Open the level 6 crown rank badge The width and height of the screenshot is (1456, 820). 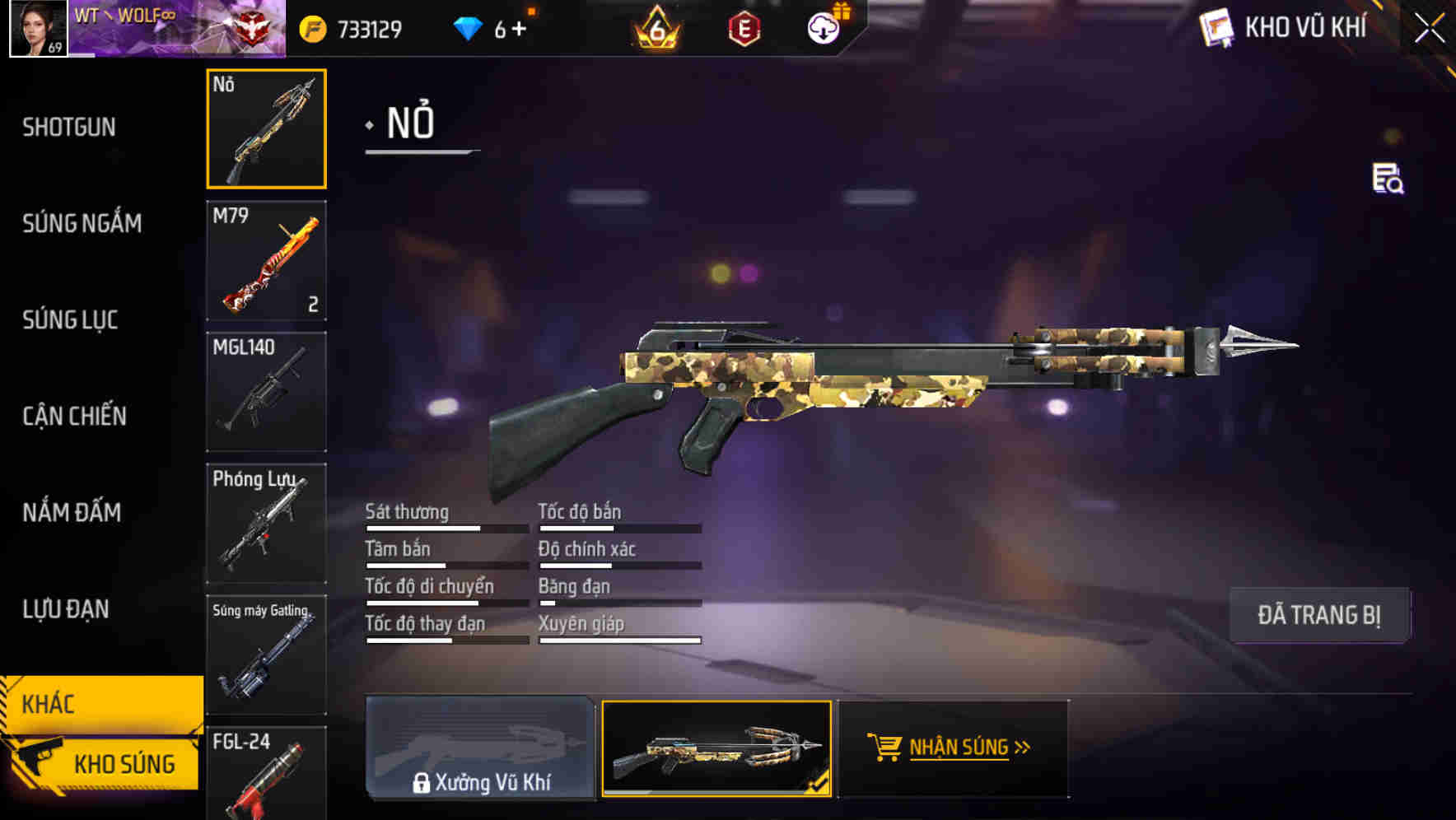pos(655,29)
